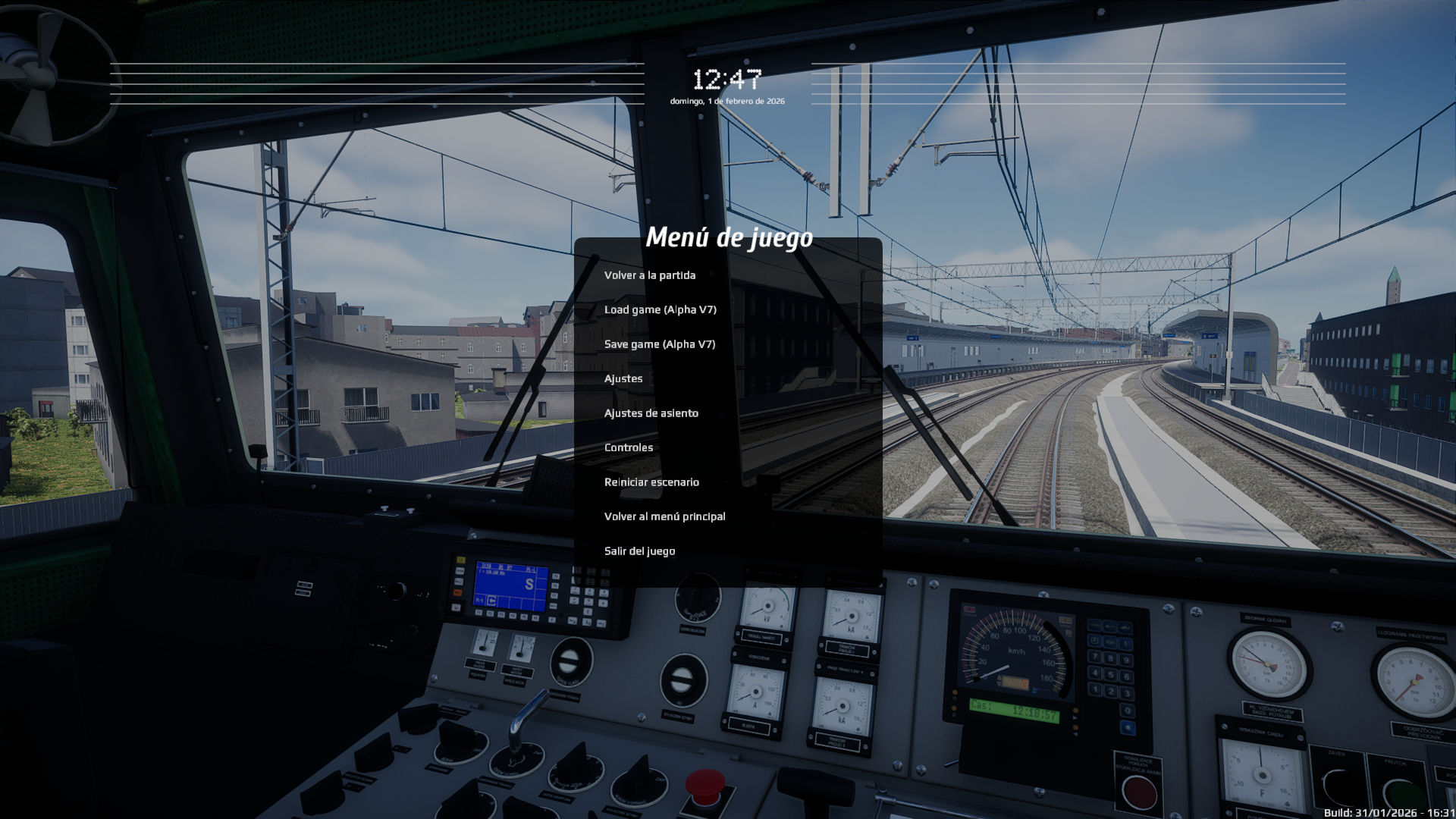Click Salir del juego
The height and width of the screenshot is (819, 1456).
click(639, 551)
